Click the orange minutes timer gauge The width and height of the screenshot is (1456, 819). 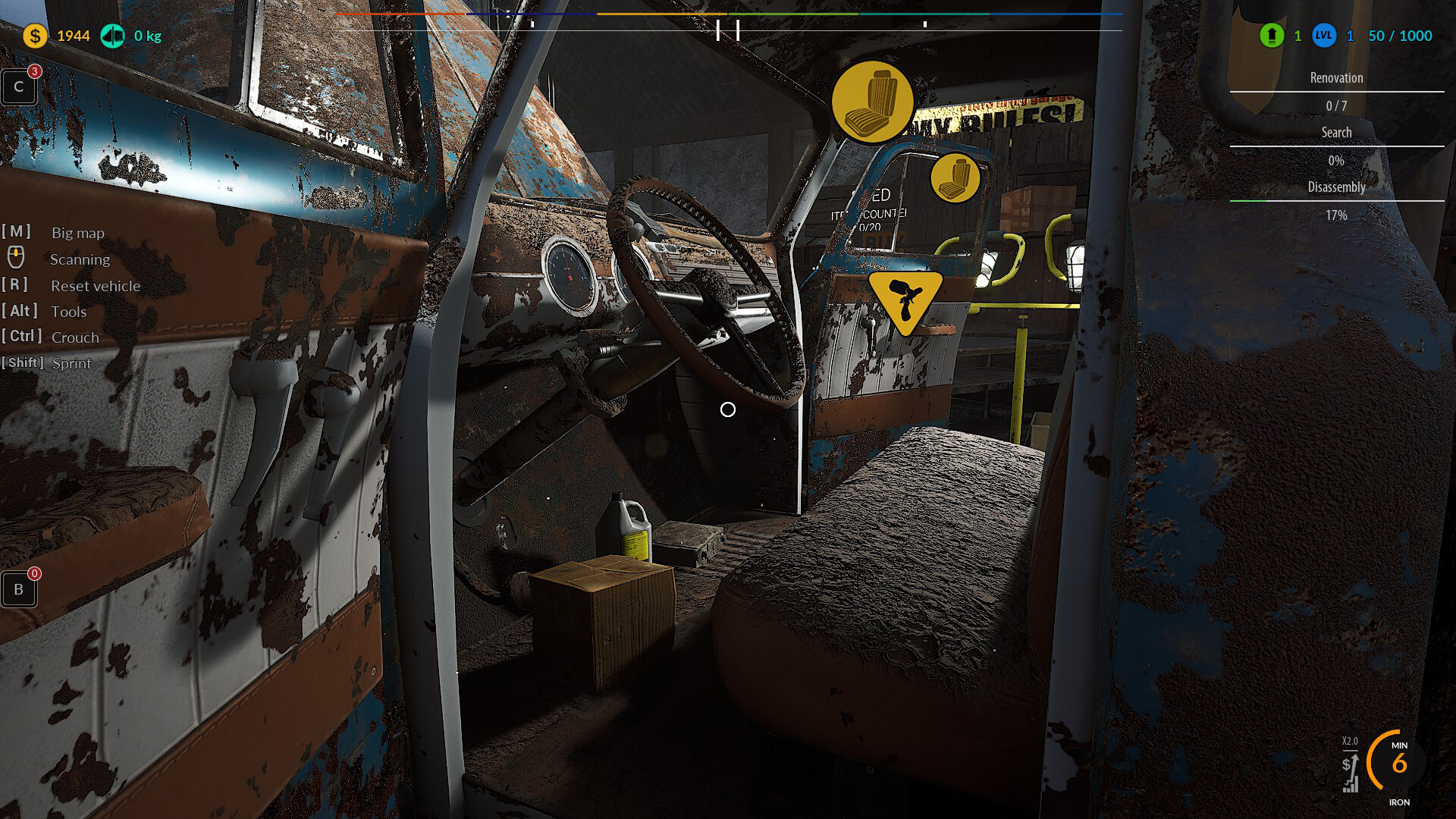pos(1398,762)
